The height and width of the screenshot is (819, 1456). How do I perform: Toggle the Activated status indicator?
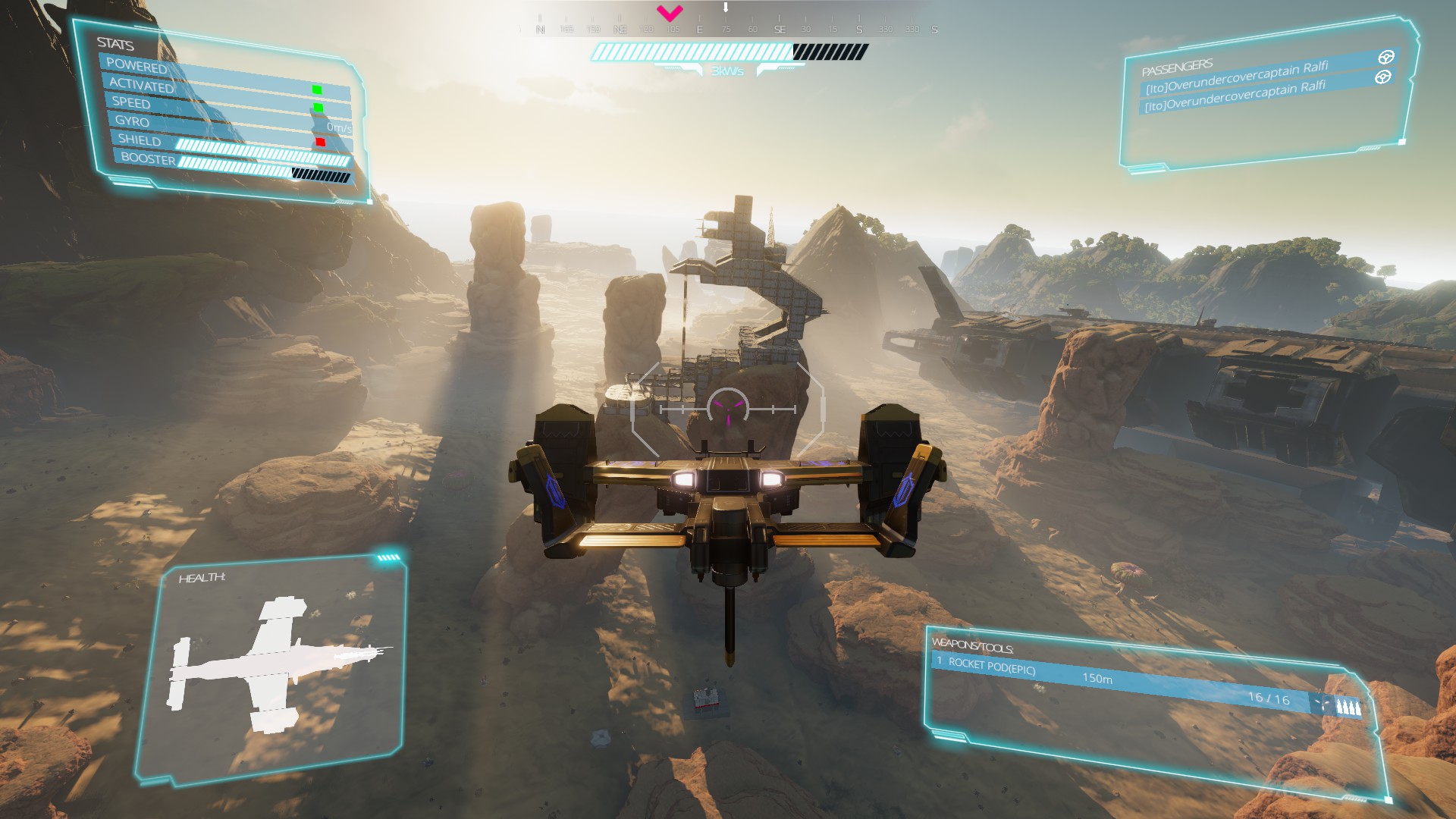pos(318,108)
